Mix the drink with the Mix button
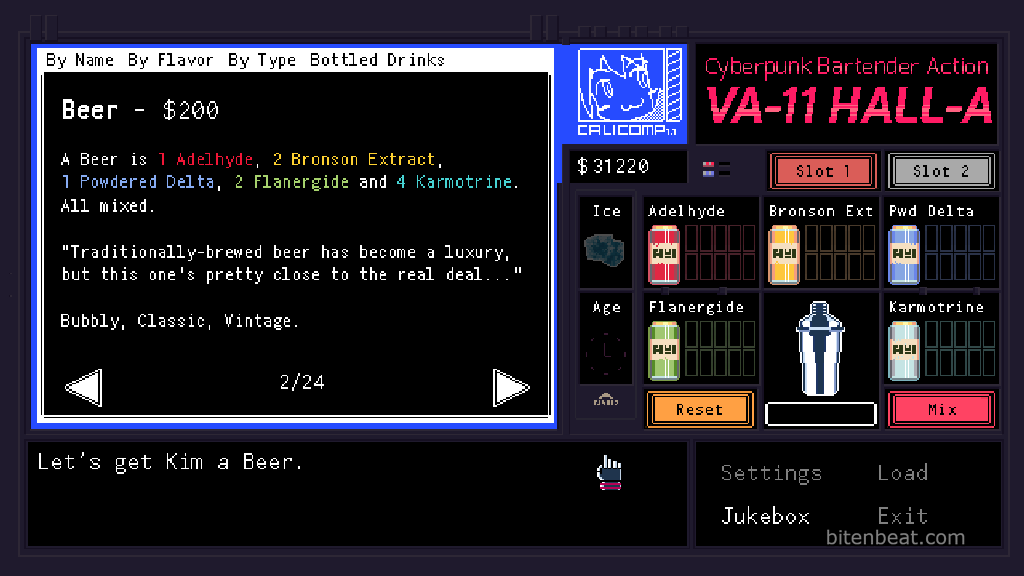1024x576 pixels. coord(941,410)
